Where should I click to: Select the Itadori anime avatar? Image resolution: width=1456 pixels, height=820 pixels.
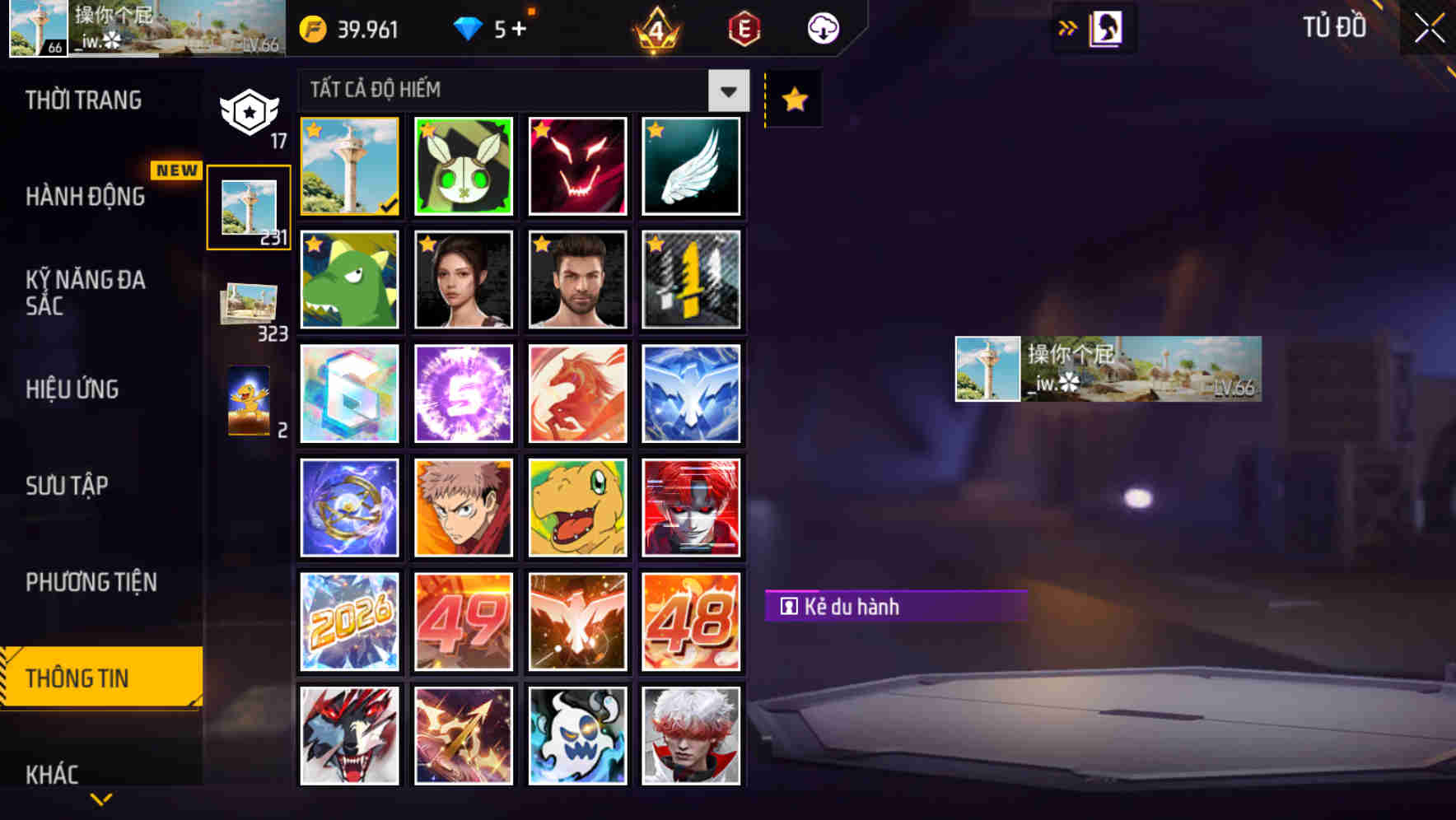(463, 507)
